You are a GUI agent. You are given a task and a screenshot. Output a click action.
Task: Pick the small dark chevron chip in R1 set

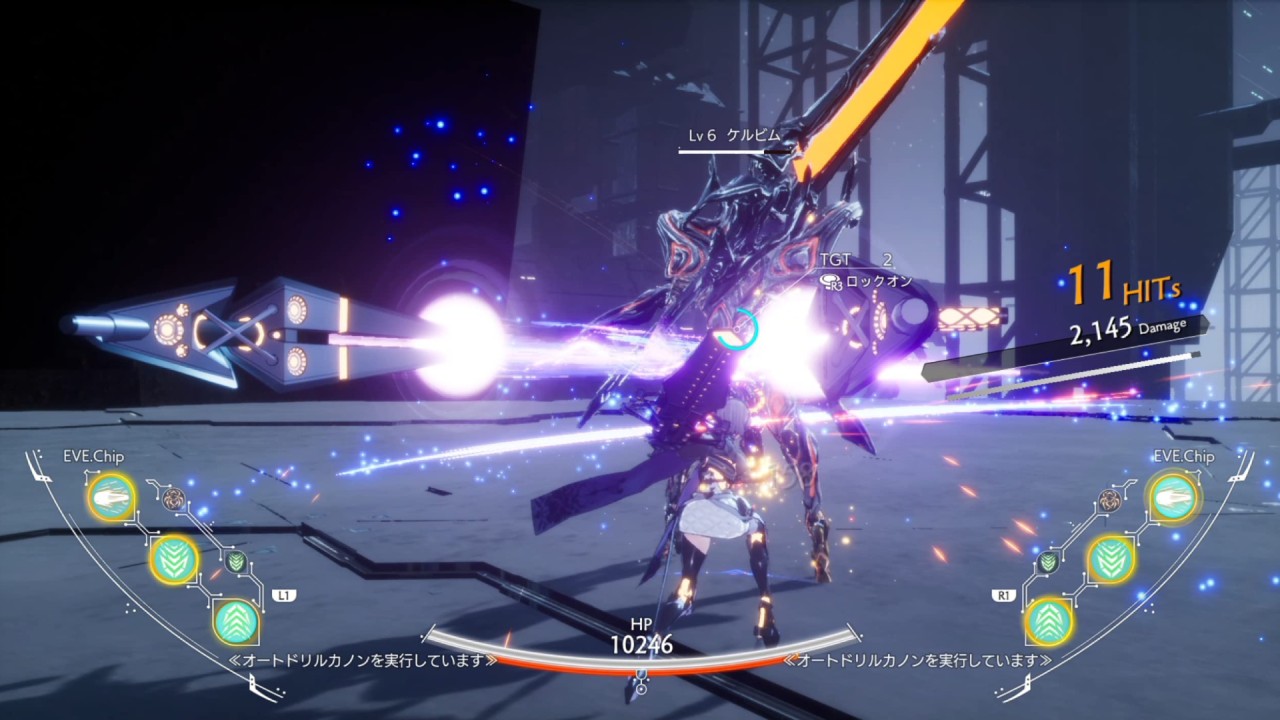pos(1047,561)
